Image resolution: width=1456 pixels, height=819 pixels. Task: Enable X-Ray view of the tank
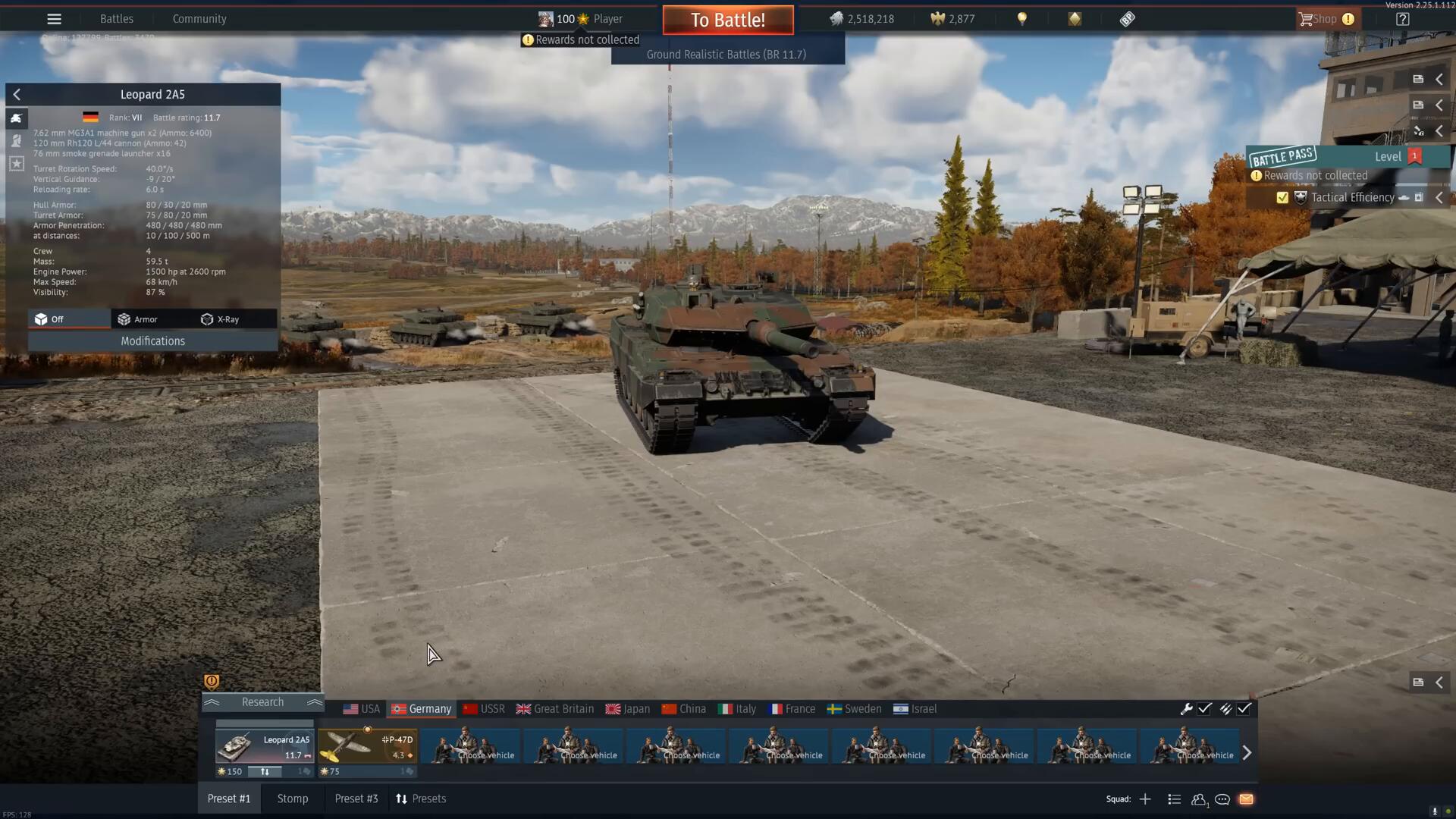(220, 319)
